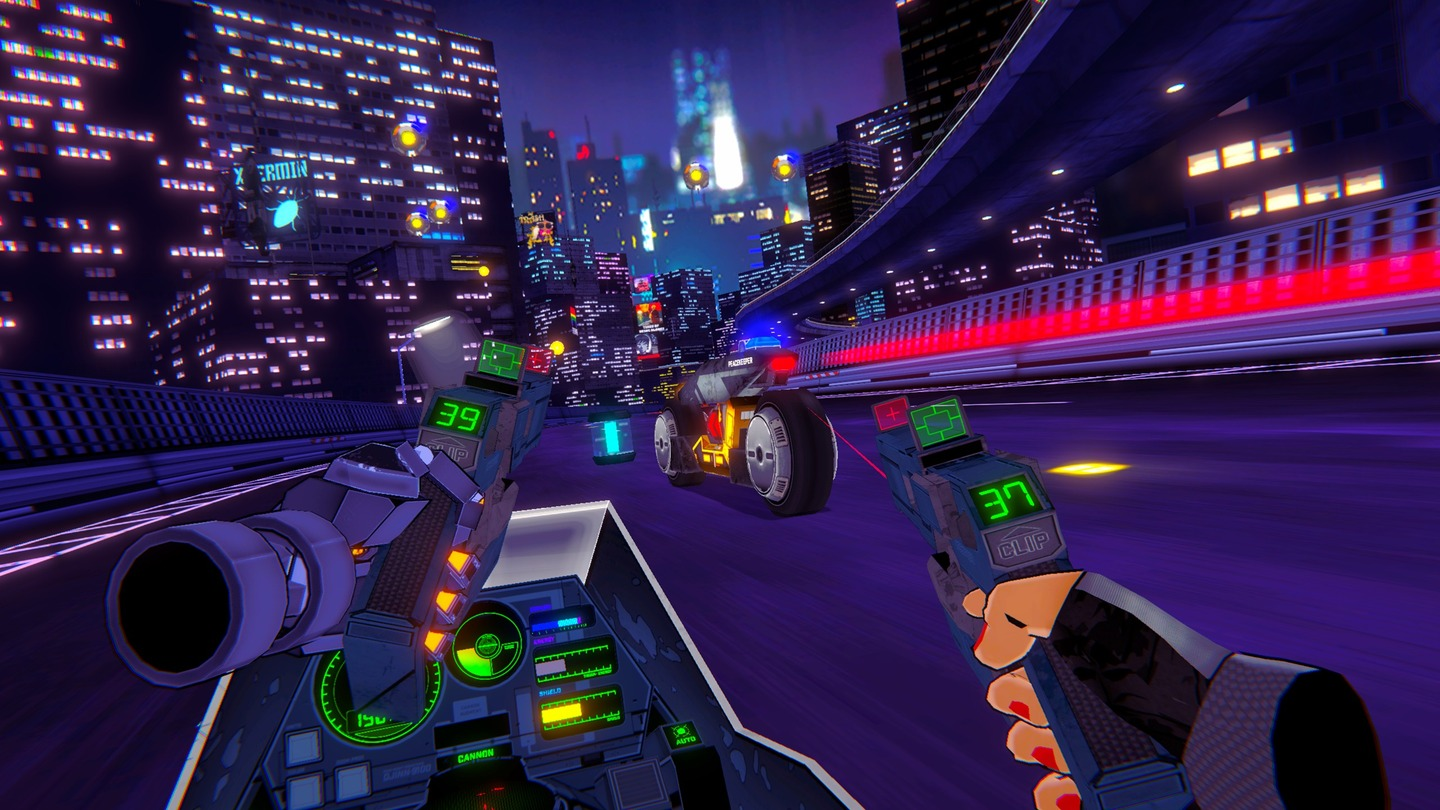Select the red crosshair display on the right pistol

click(891, 415)
